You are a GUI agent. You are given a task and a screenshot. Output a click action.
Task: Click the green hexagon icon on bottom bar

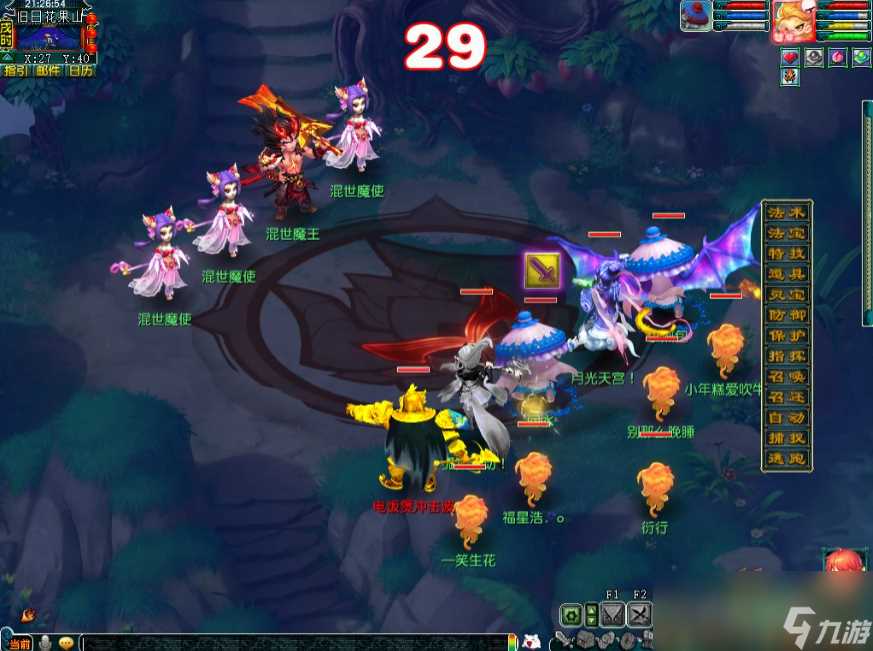point(571,615)
